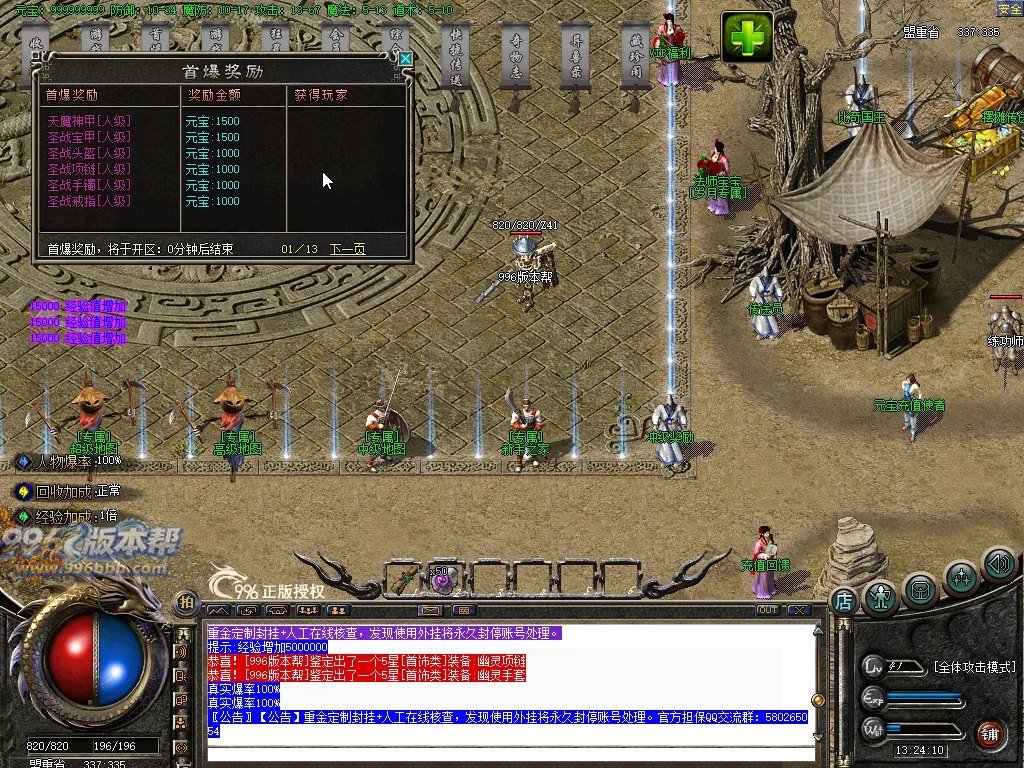The height and width of the screenshot is (768, 1024).
Task: Use the bamboo scroll hotbar item
Action: 407,577
